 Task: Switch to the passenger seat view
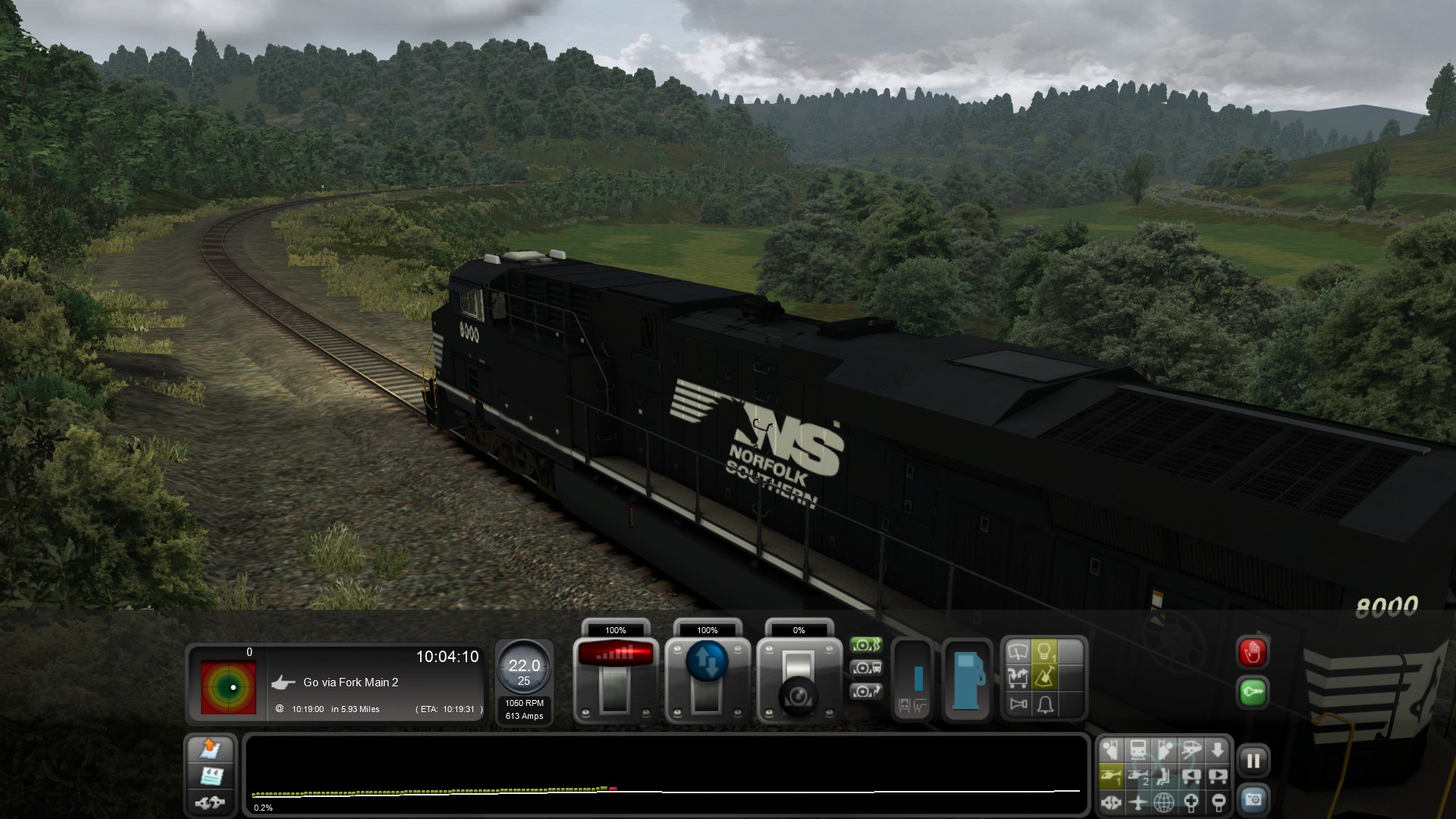coord(1164,776)
